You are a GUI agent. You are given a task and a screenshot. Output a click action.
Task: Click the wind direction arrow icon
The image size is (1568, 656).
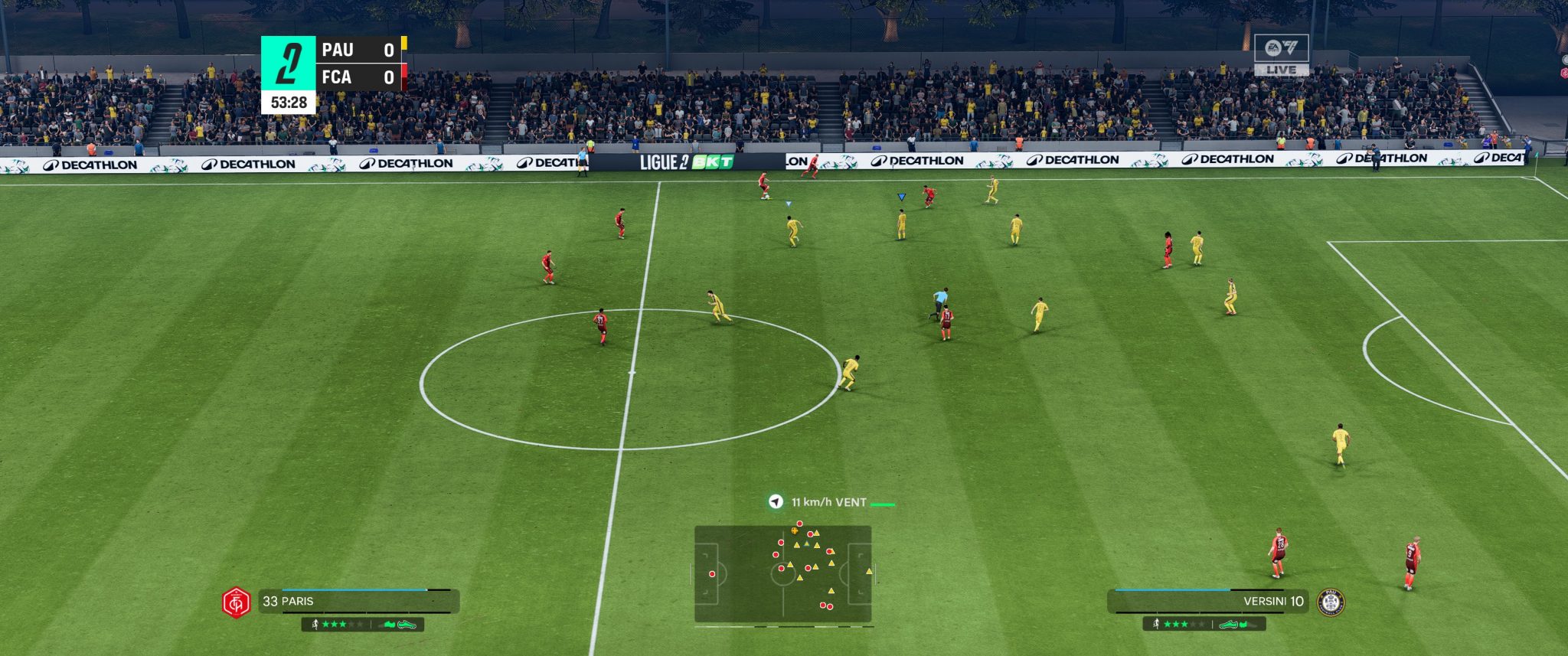(x=776, y=502)
